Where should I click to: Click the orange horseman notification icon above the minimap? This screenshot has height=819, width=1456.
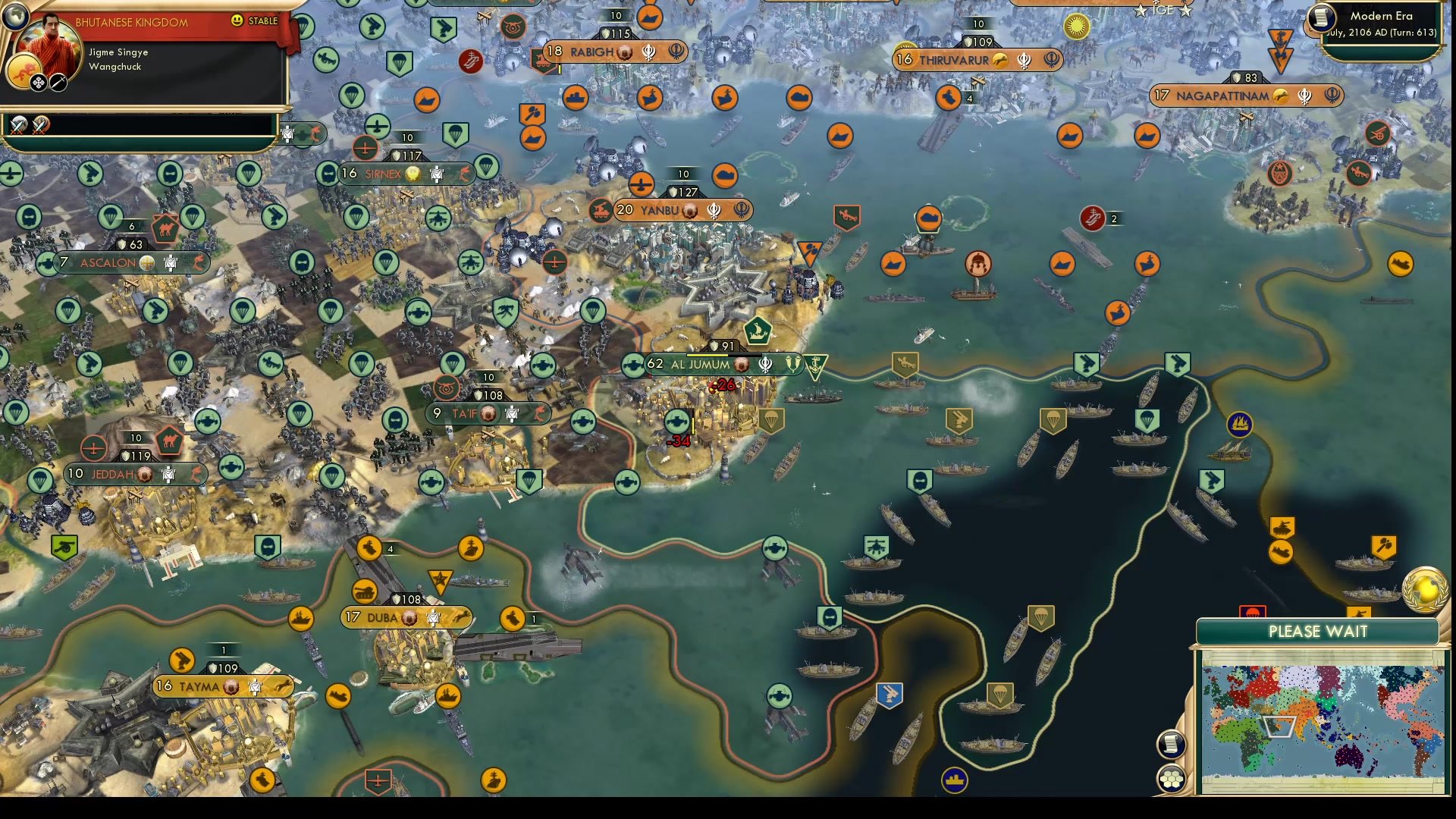[1360, 611]
